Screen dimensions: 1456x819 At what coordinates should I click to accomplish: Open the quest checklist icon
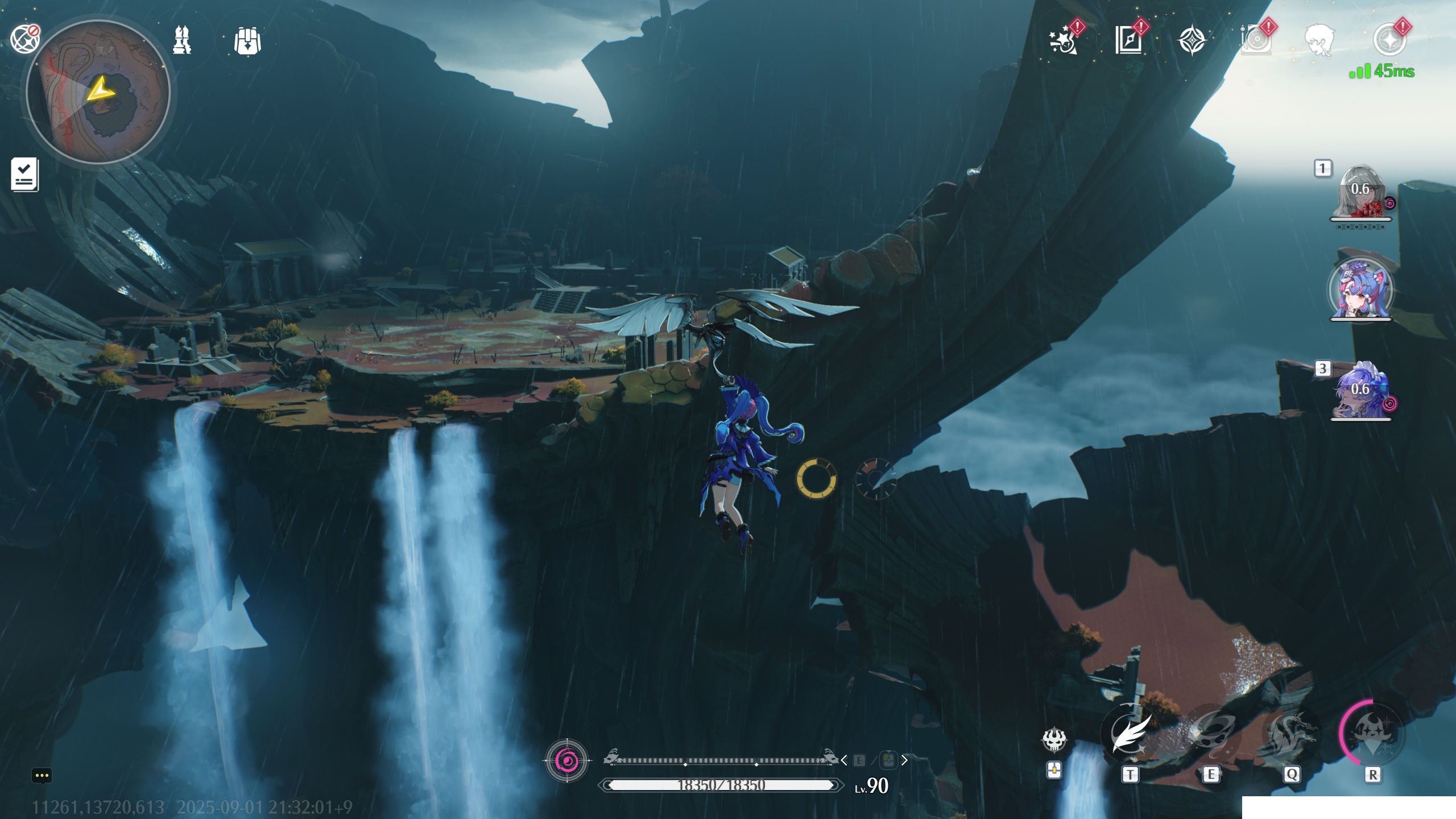(x=24, y=174)
